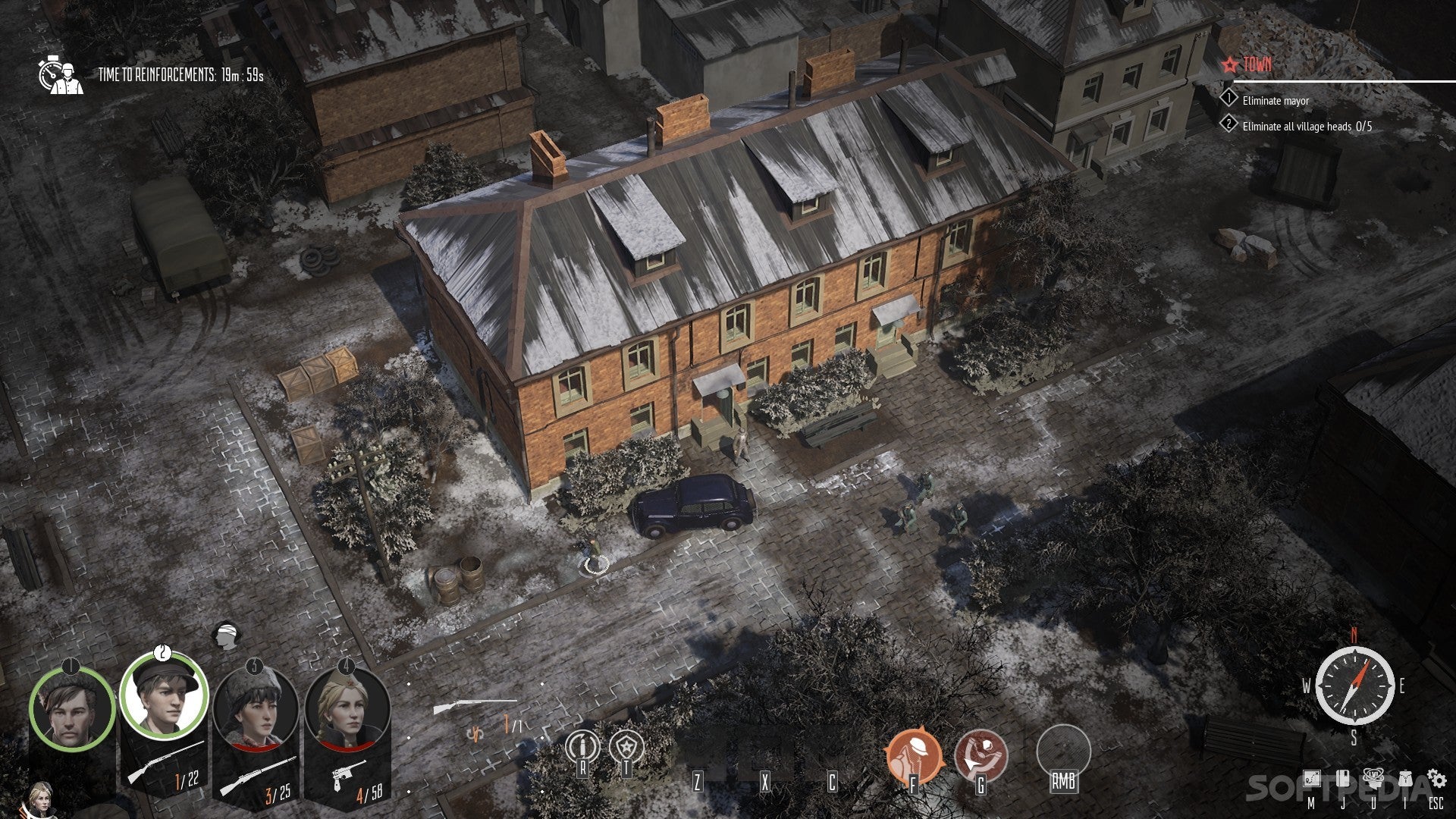The height and width of the screenshot is (819, 1456).
Task: Click the orange weapon swap arrows icon
Action: pos(476,734)
